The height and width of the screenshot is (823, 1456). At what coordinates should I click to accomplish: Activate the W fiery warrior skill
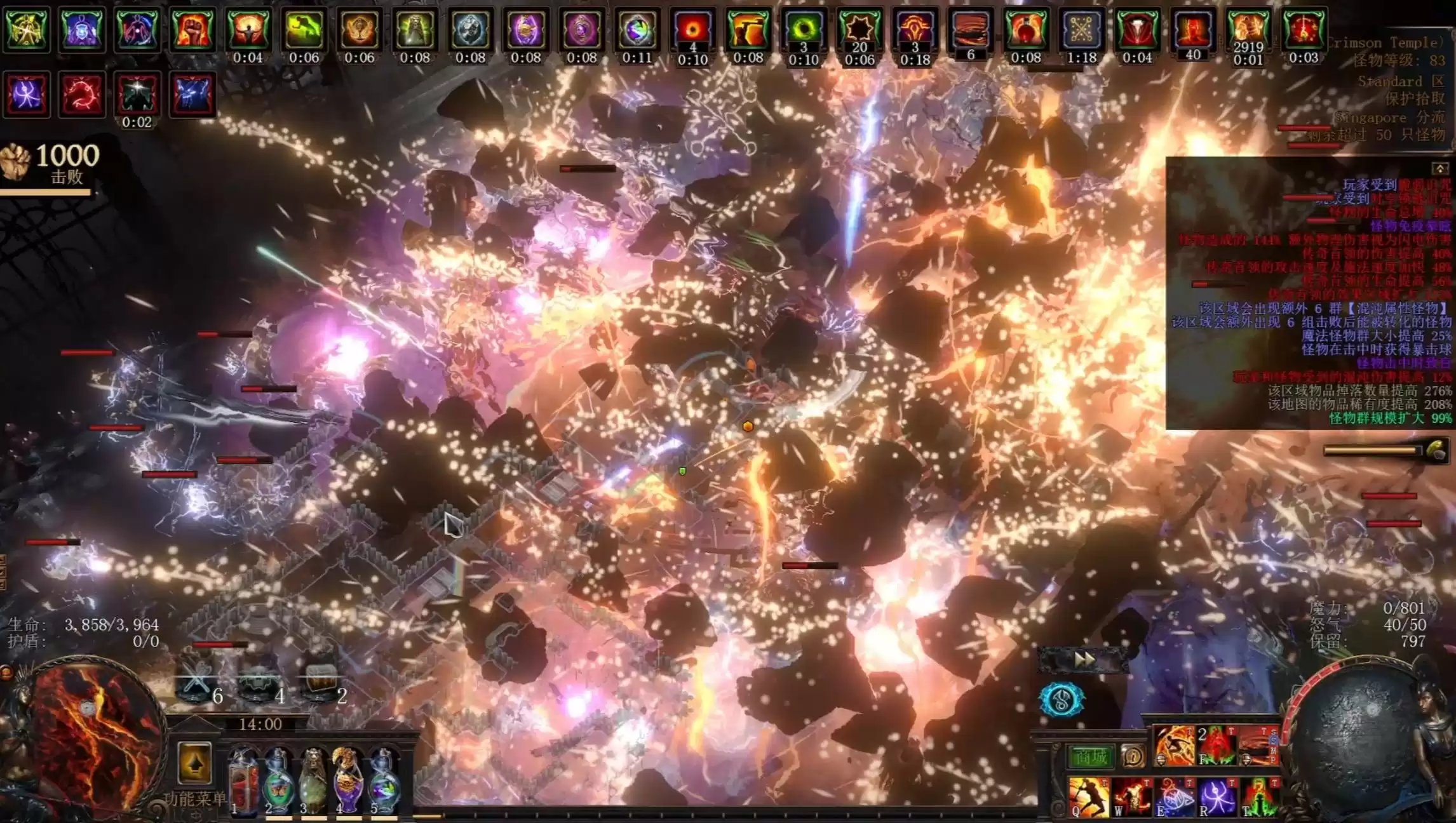tap(1131, 797)
